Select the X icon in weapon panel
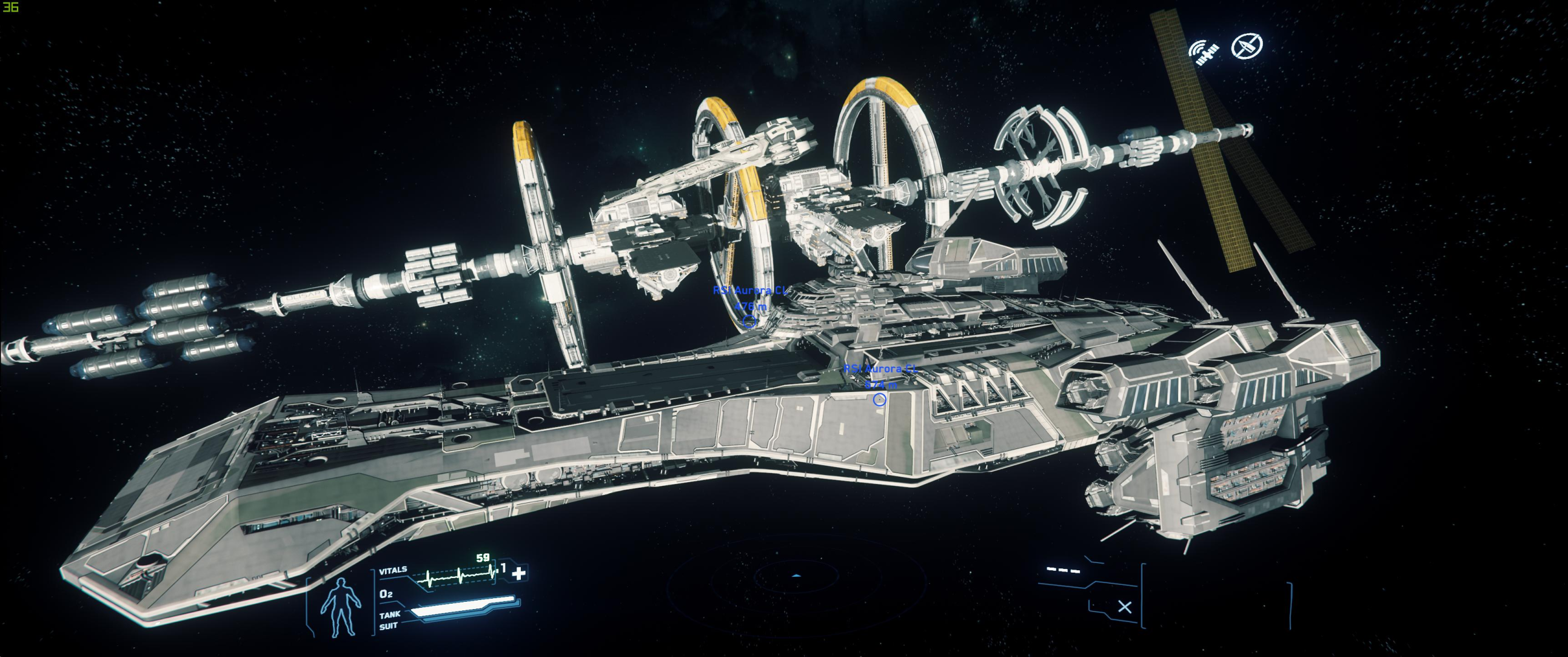Screen dimensions: 1568x657 [x=1124, y=607]
